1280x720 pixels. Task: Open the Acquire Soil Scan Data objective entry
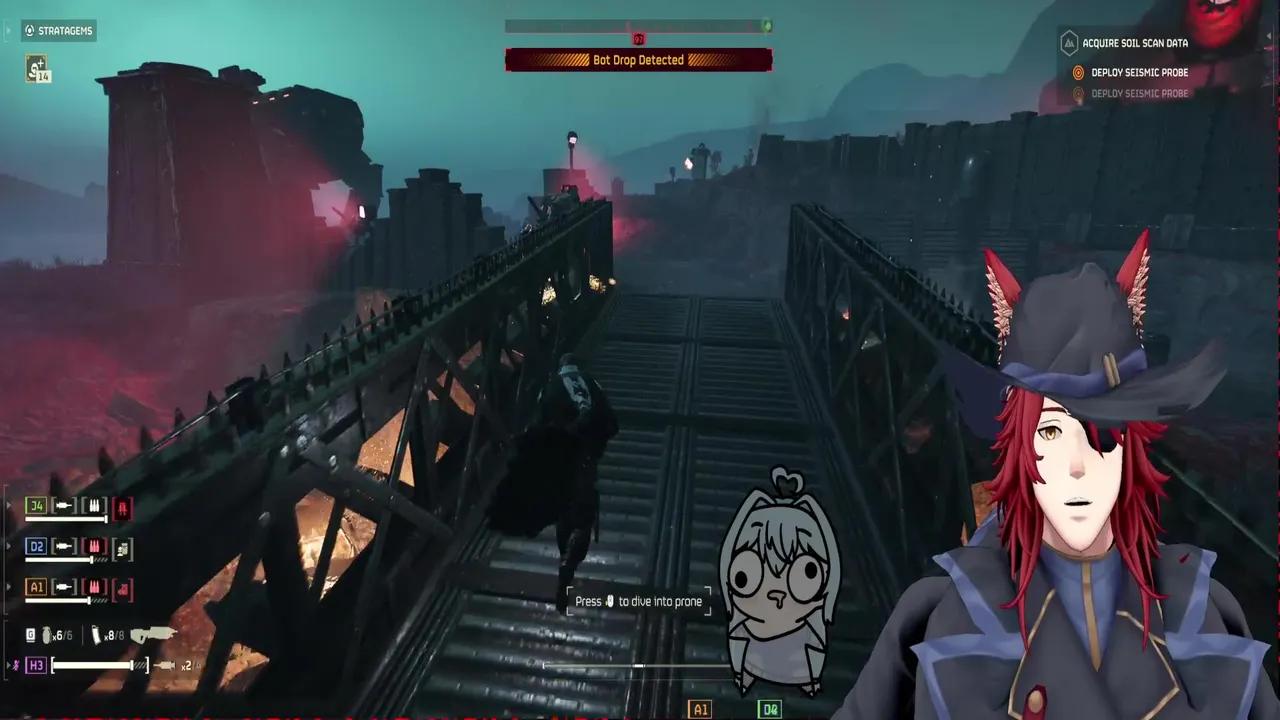point(1134,43)
